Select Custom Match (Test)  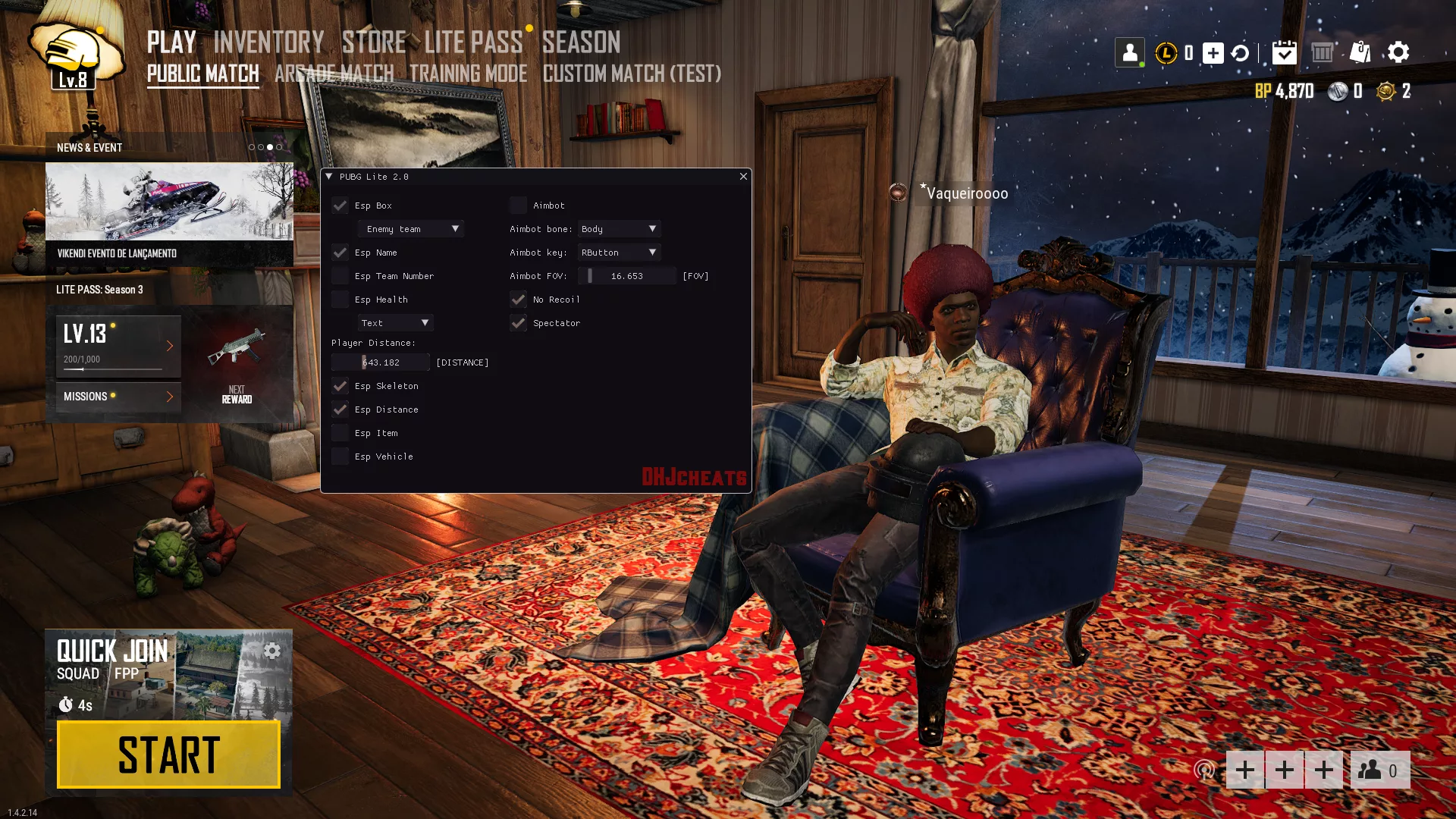(632, 74)
